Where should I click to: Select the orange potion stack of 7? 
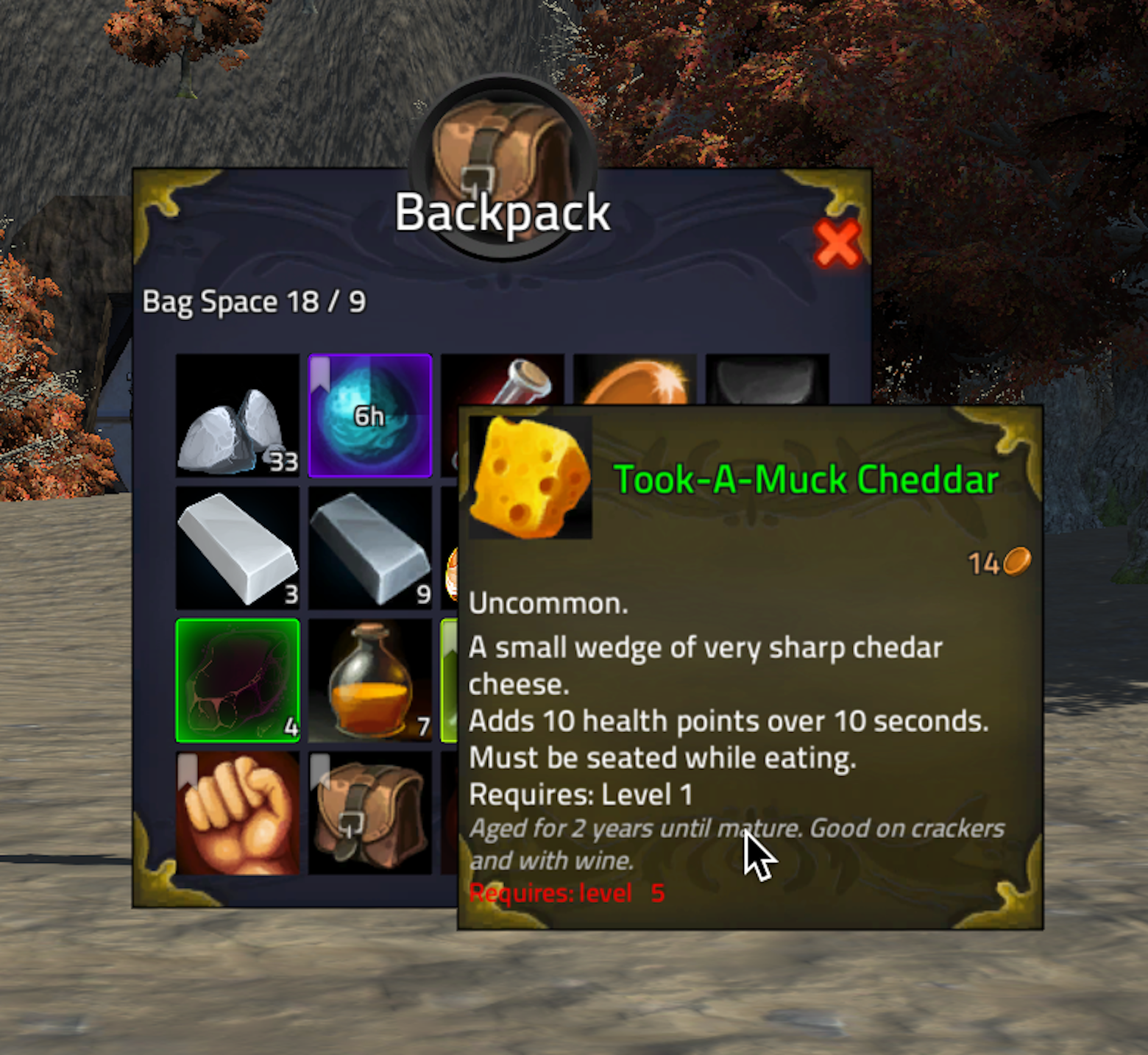370,681
